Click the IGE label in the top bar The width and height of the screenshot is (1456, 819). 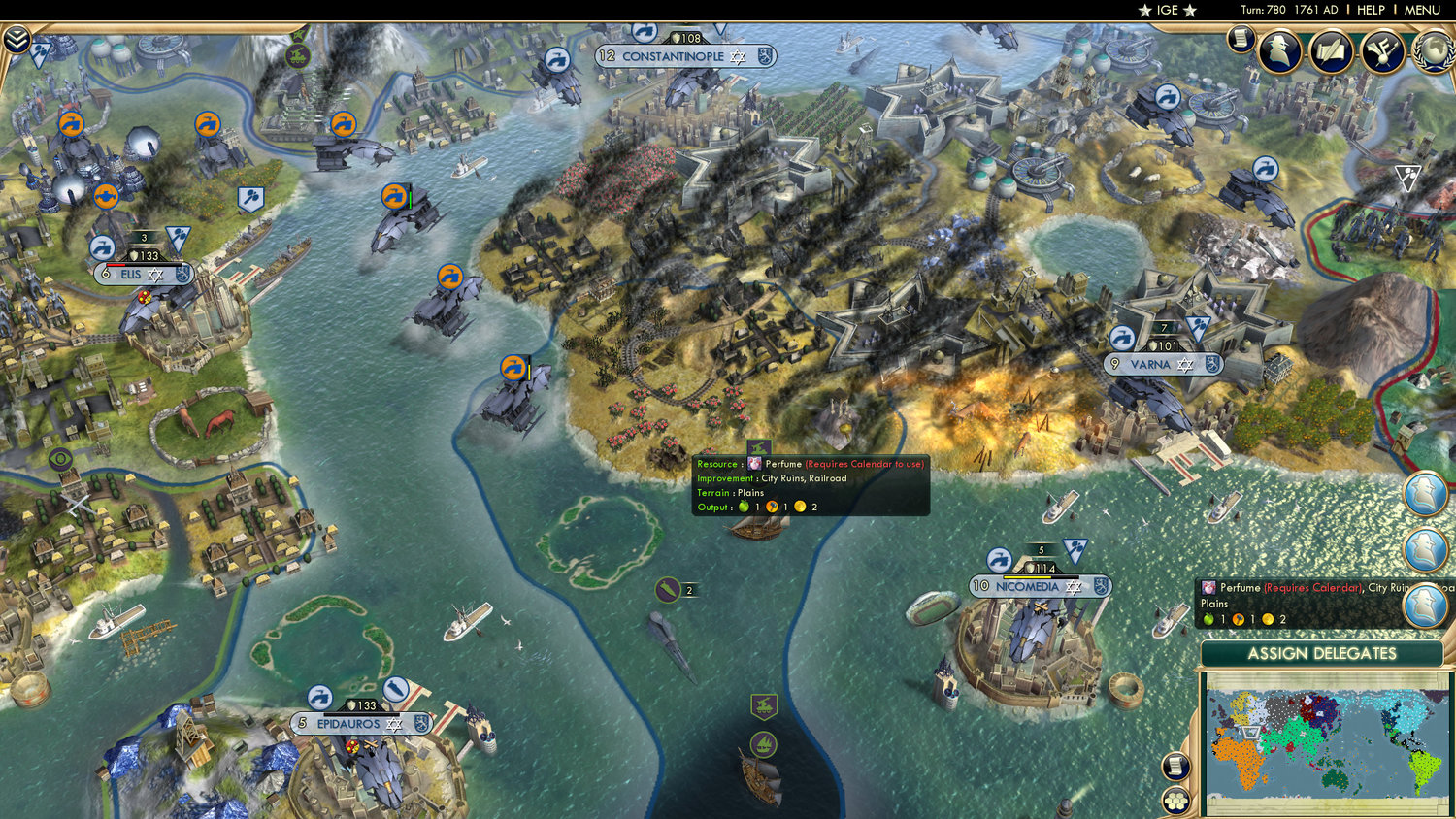(x=1164, y=10)
